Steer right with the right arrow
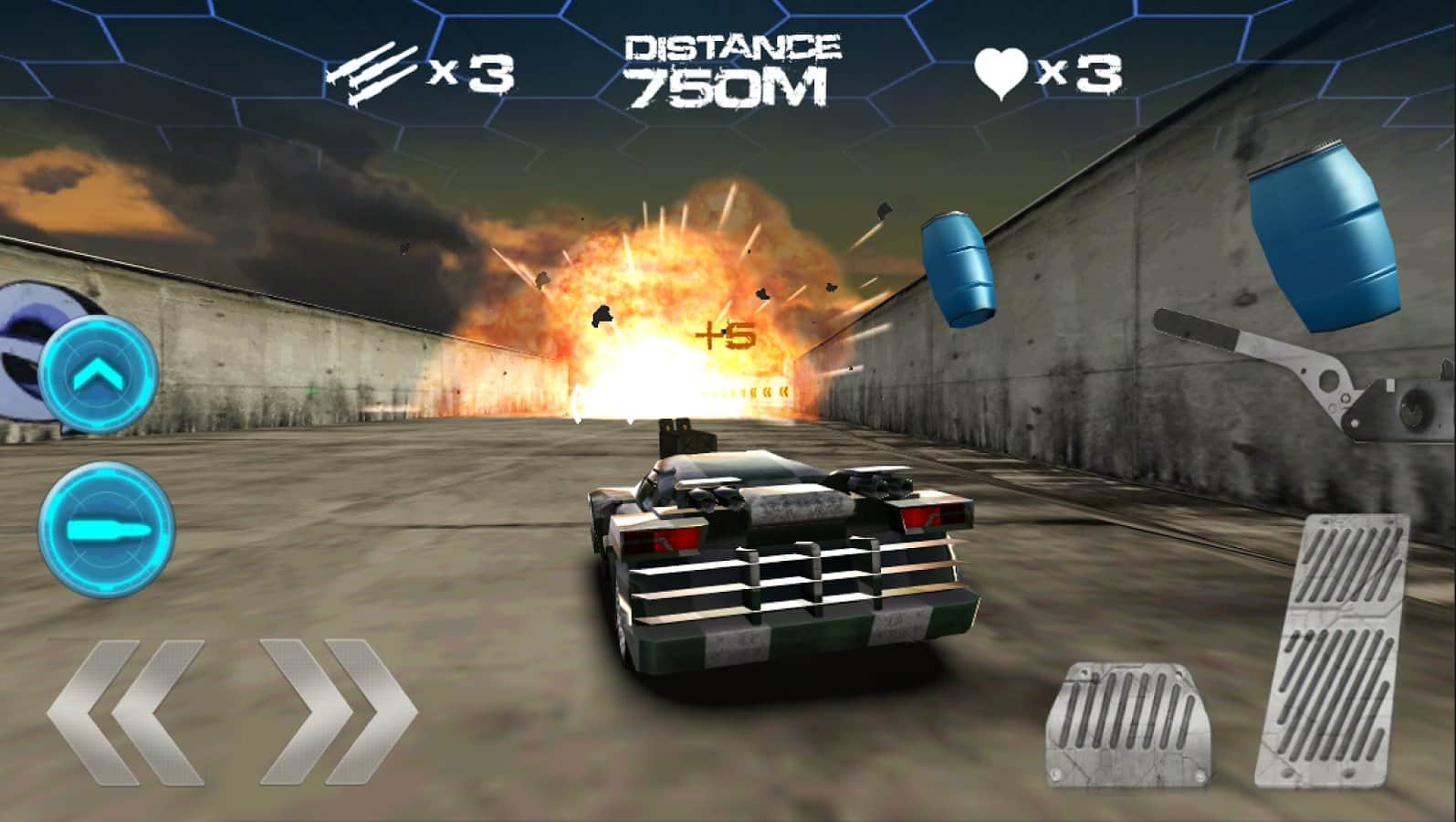Image resolution: width=1456 pixels, height=822 pixels. pos(338,711)
